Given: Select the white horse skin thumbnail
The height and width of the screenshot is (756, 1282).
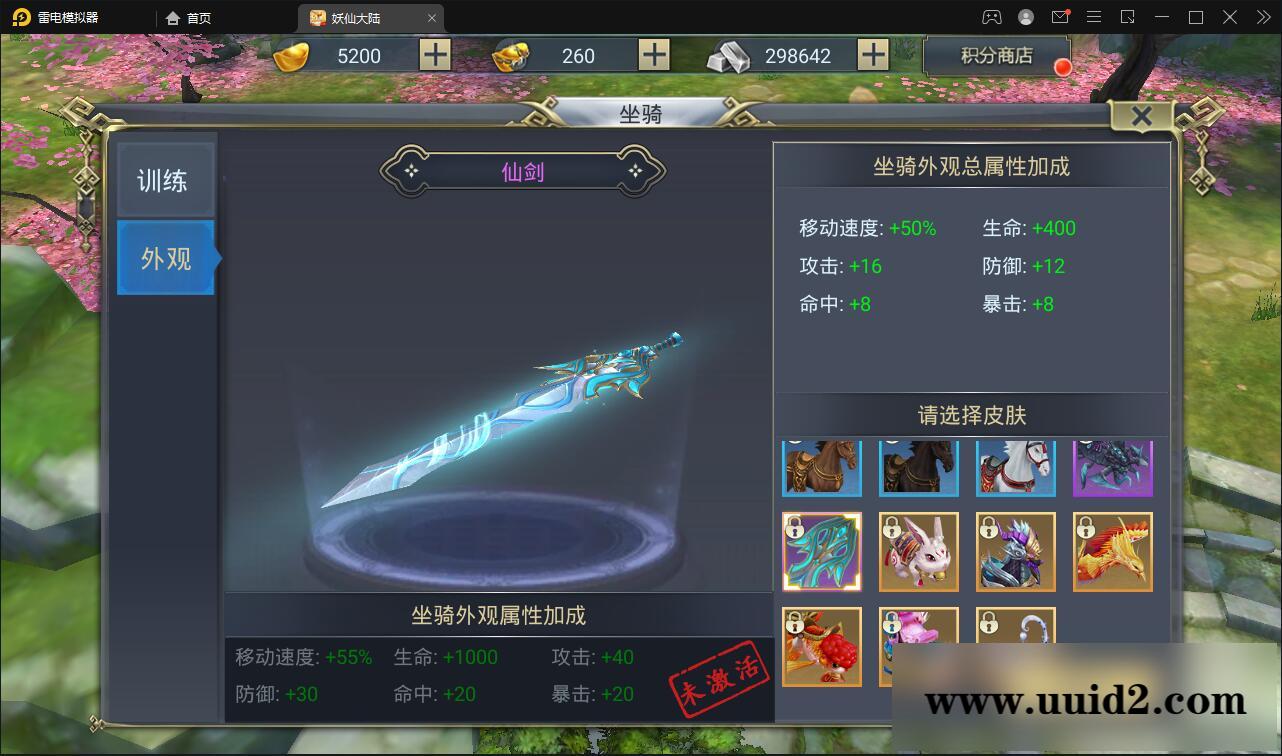Looking at the screenshot, I should 1016,467.
